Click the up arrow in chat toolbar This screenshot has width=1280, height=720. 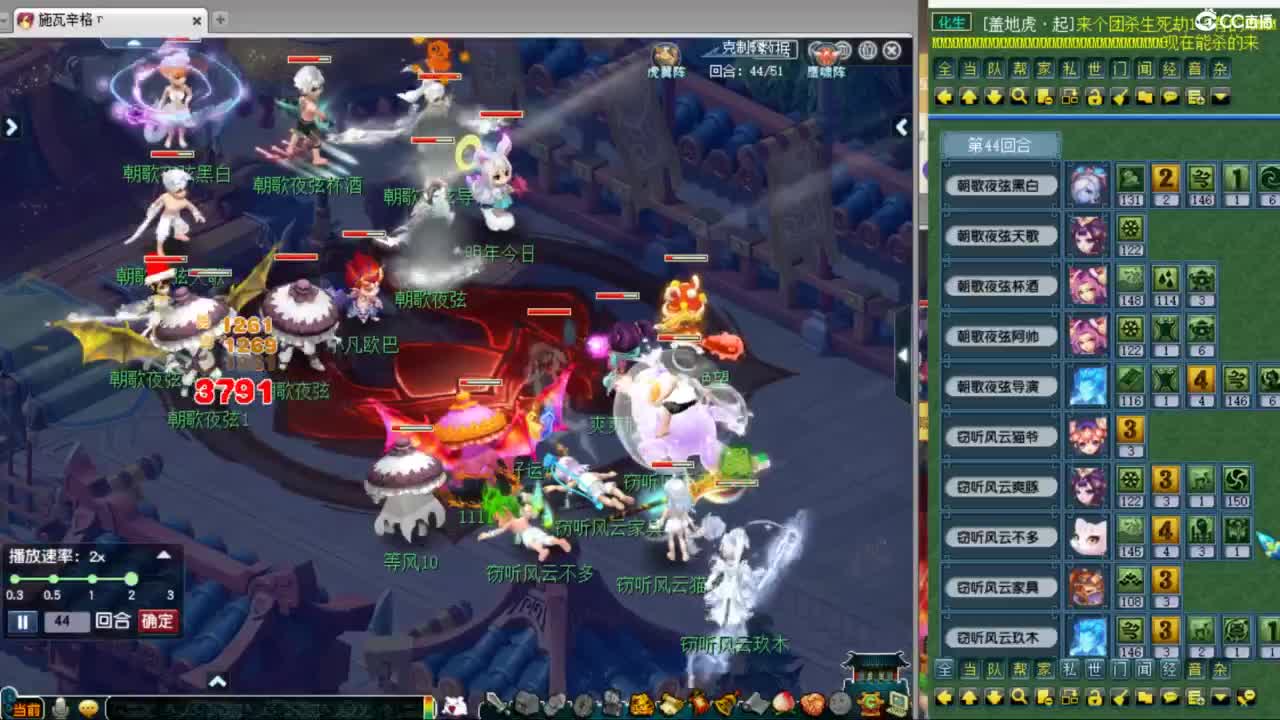[x=970, y=97]
